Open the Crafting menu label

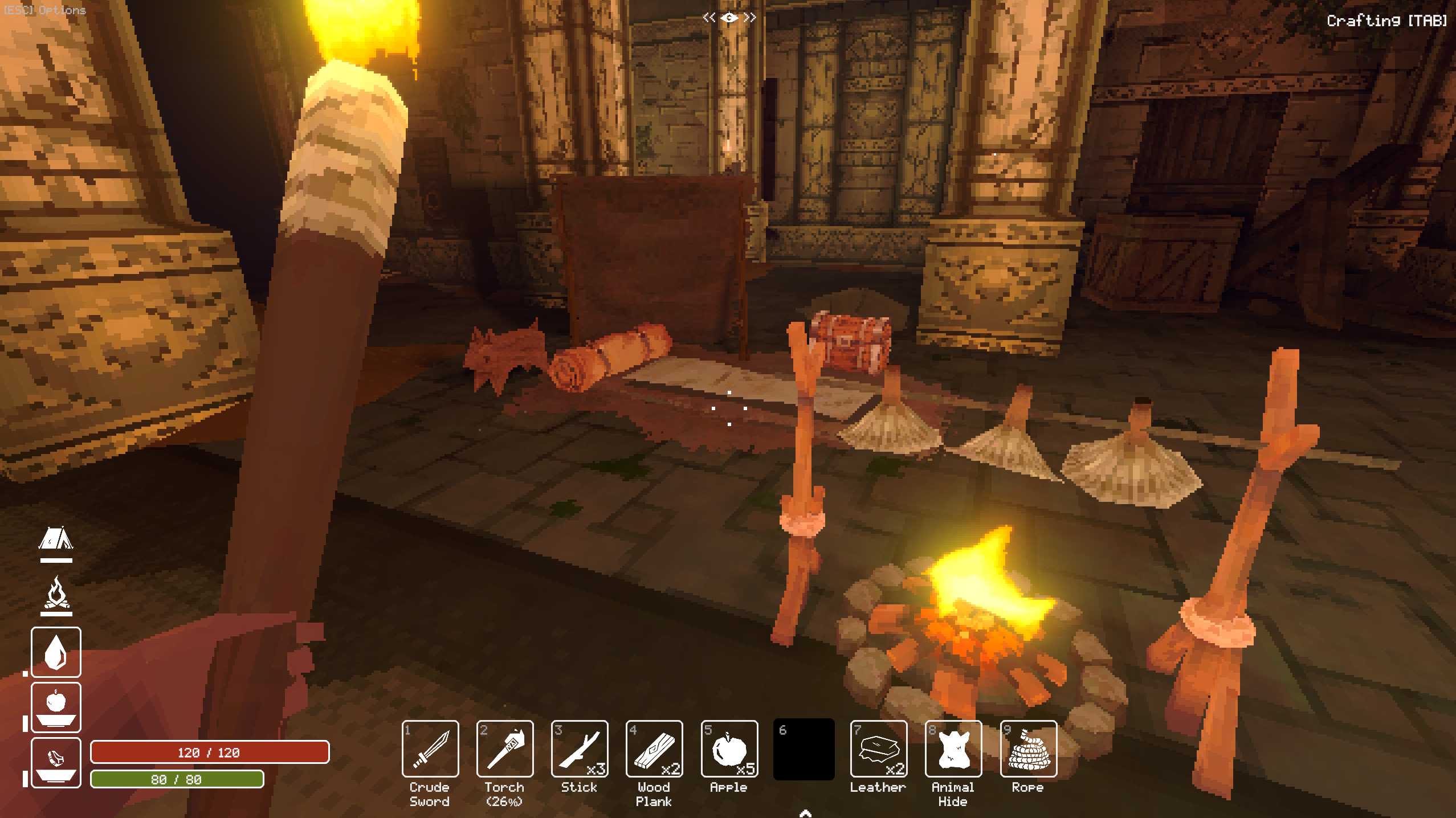(1386, 21)
